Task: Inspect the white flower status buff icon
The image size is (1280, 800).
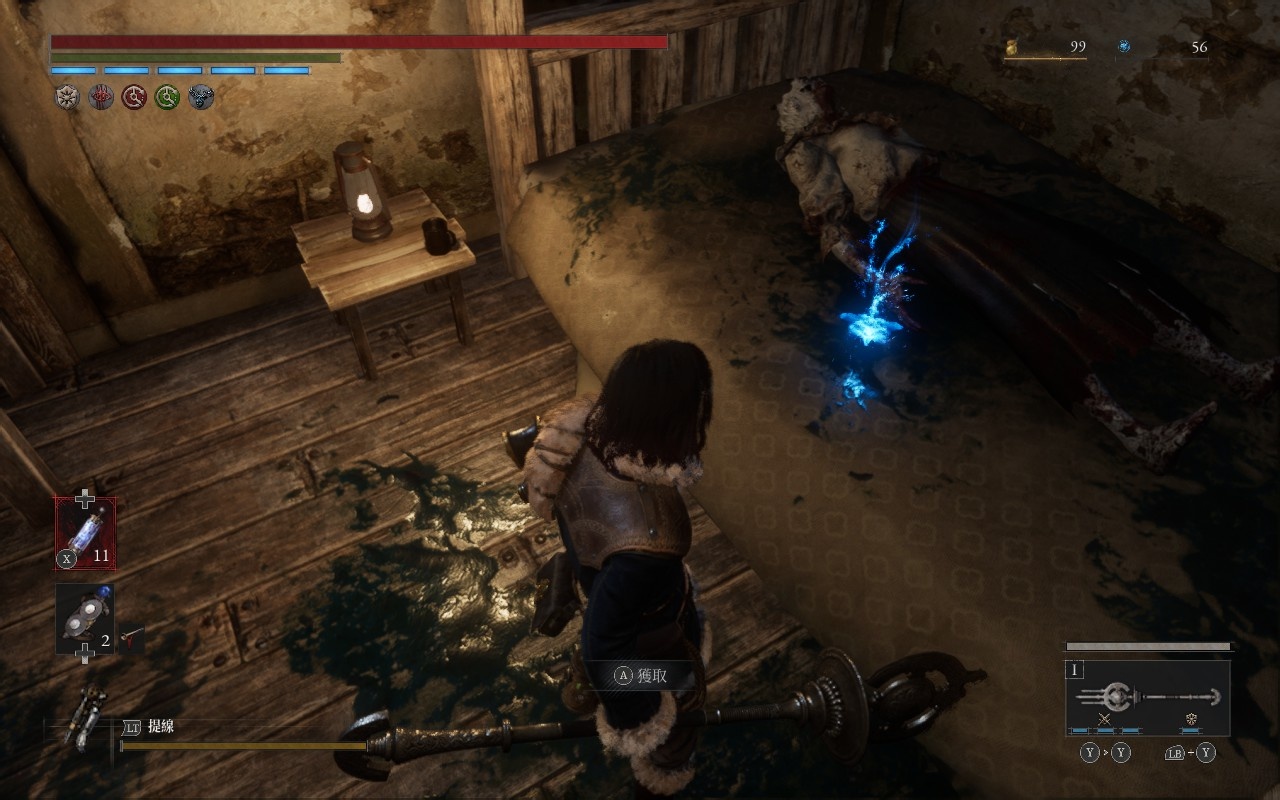Action: click(x=68, y=97)
